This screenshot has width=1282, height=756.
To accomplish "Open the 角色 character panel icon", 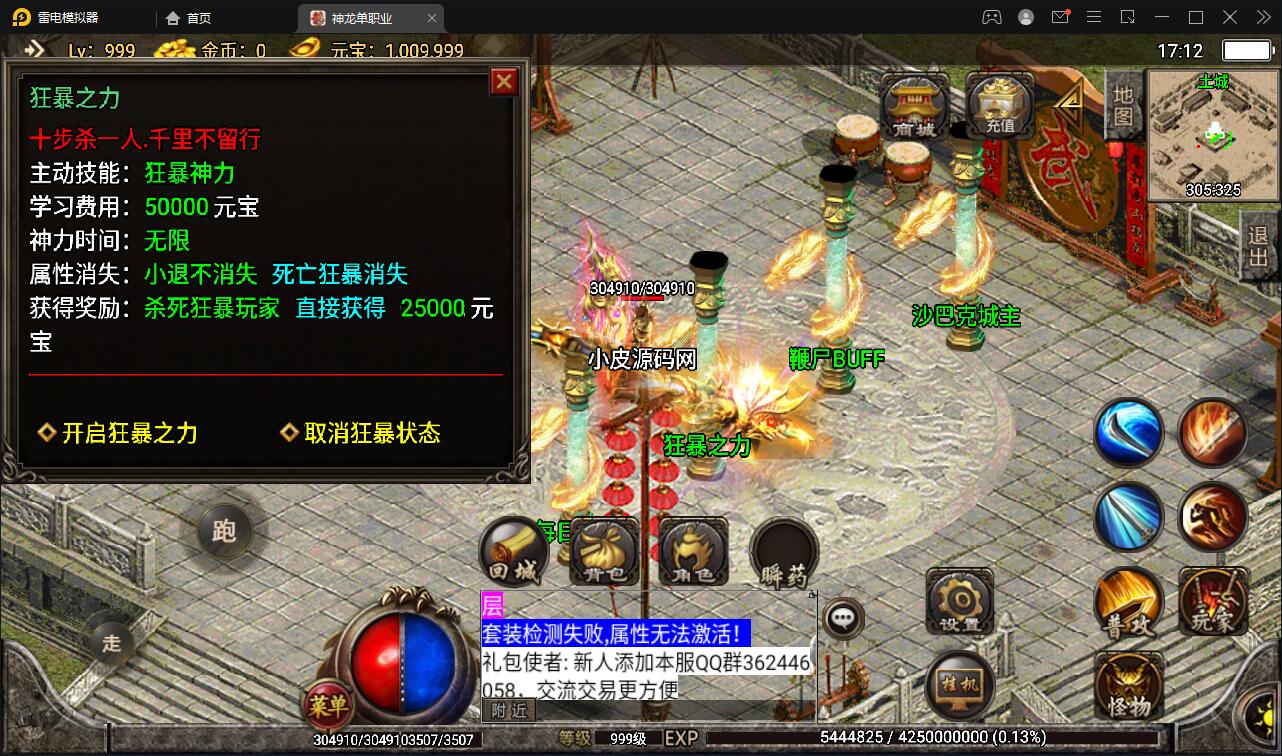I will click(691, 548).
